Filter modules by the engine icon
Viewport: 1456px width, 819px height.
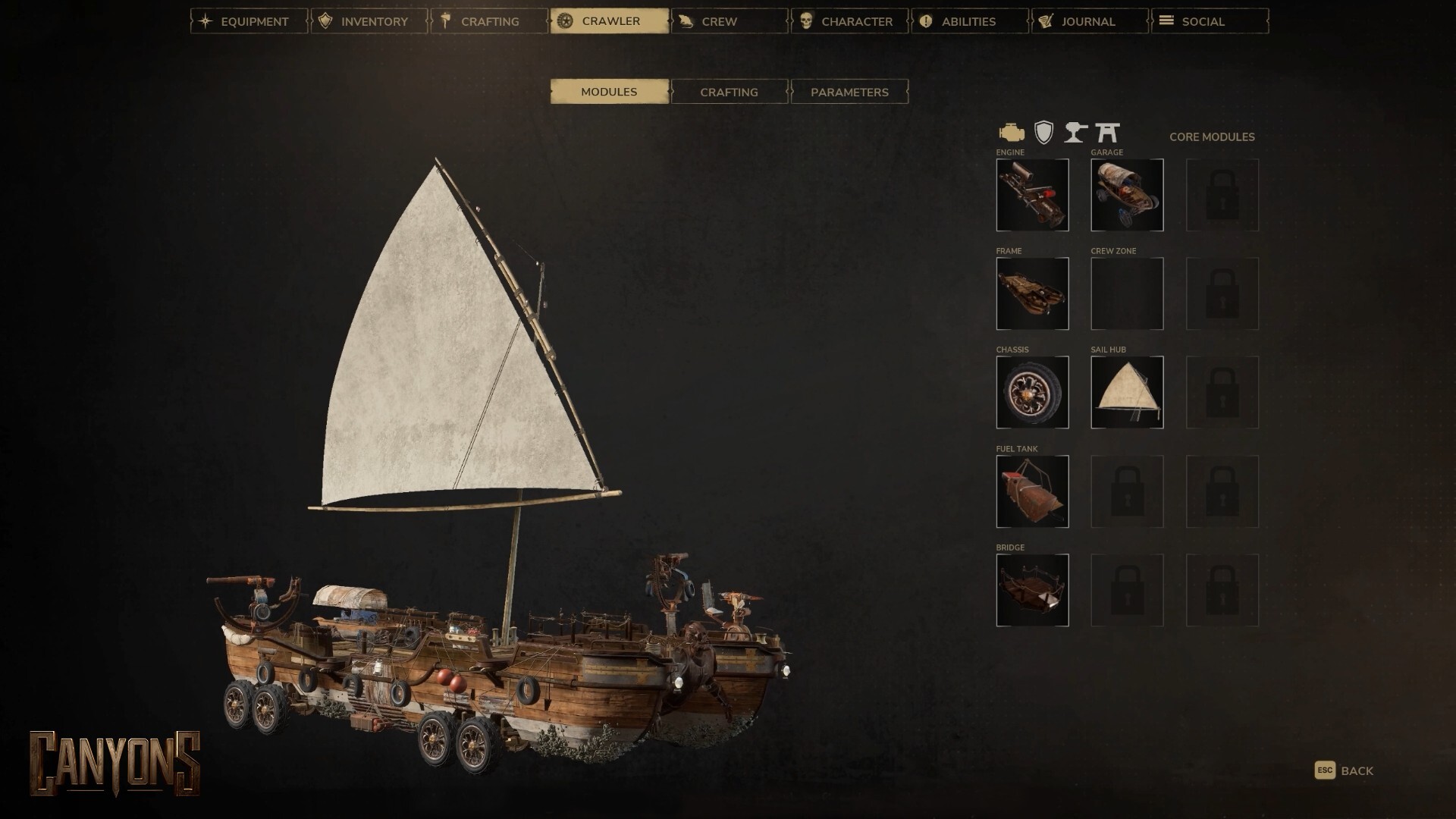click(x=1011, y=133)
